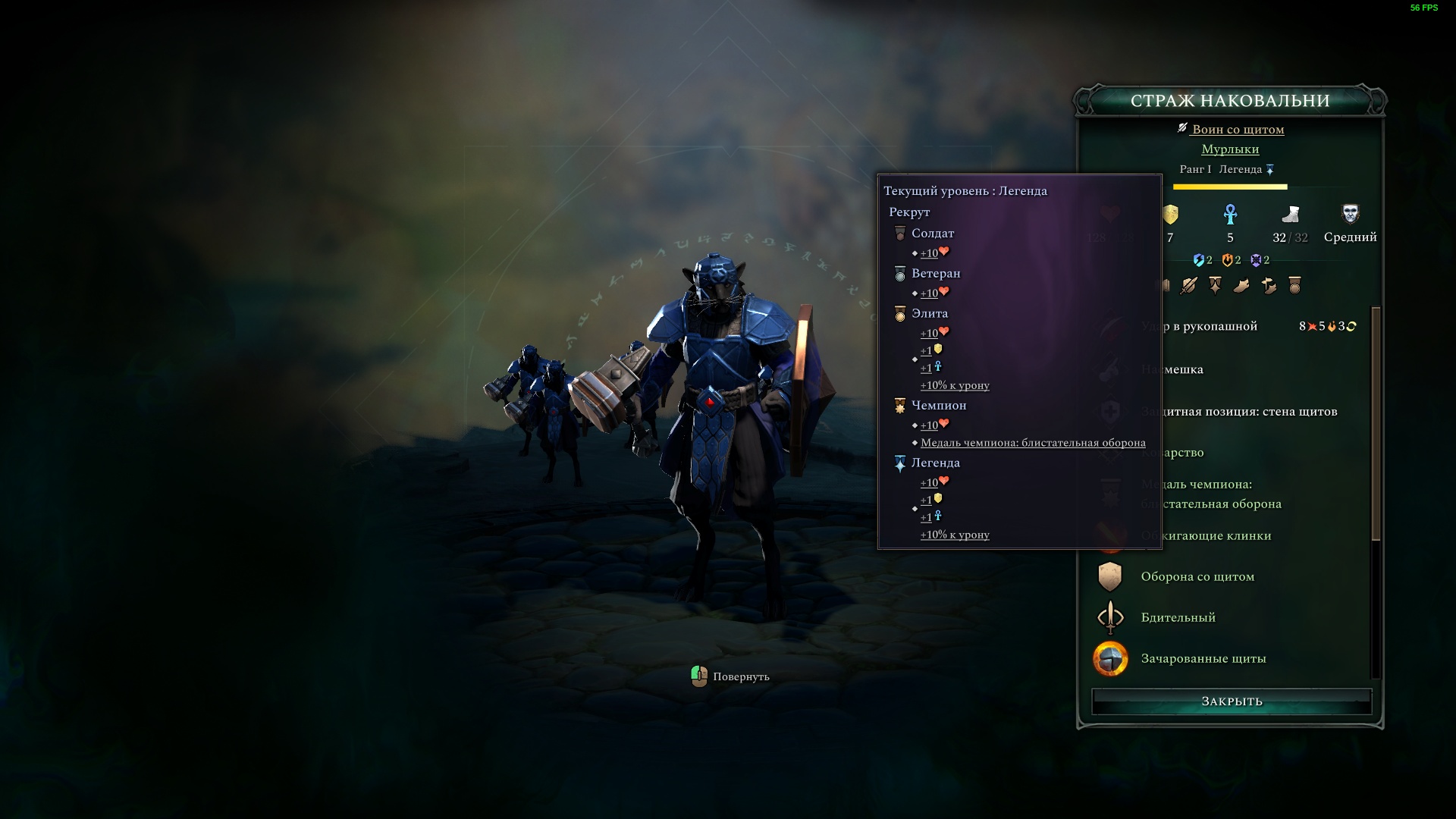Select the Зачарованные щиты ability row
Image resolution: width=1456 pixels, height=819 pixels.
[x=1203, y=658]
